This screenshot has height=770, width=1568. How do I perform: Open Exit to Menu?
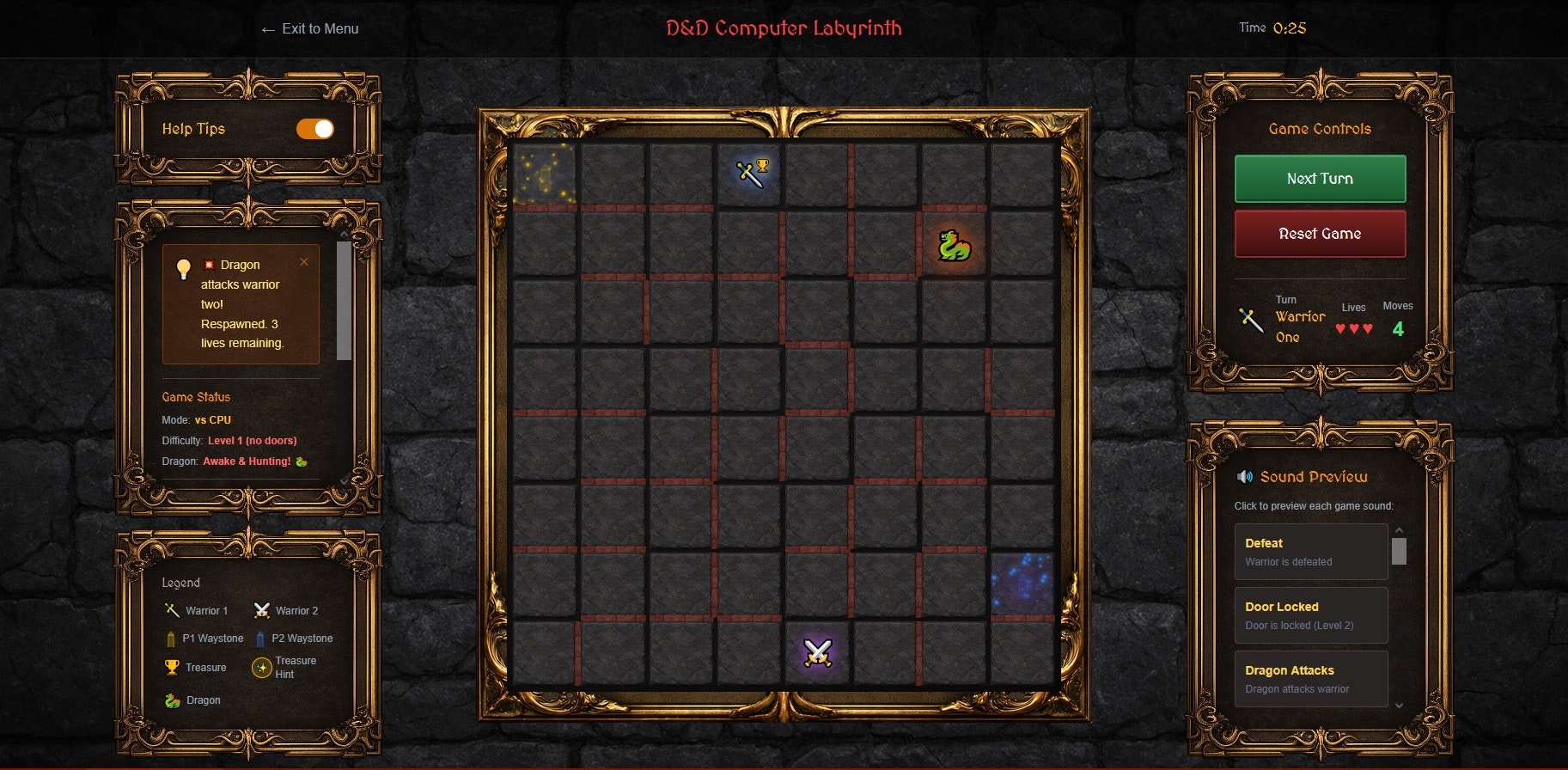pyautogui.click(x=310, y=28)
